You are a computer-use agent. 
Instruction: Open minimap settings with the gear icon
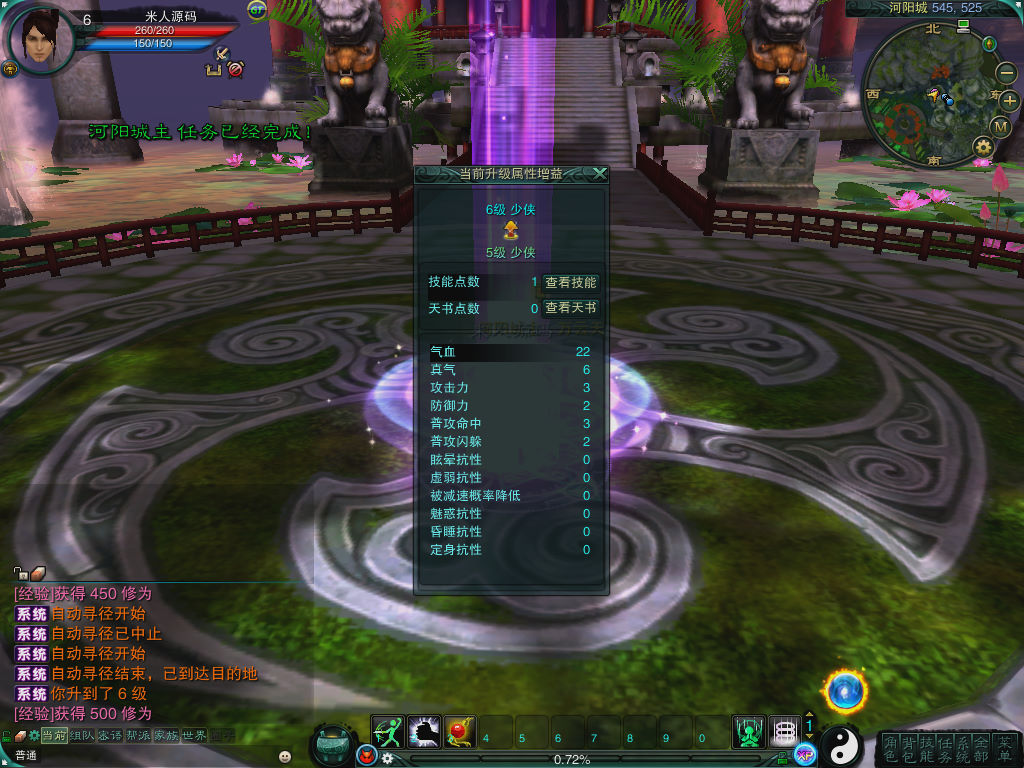[982, 148]
